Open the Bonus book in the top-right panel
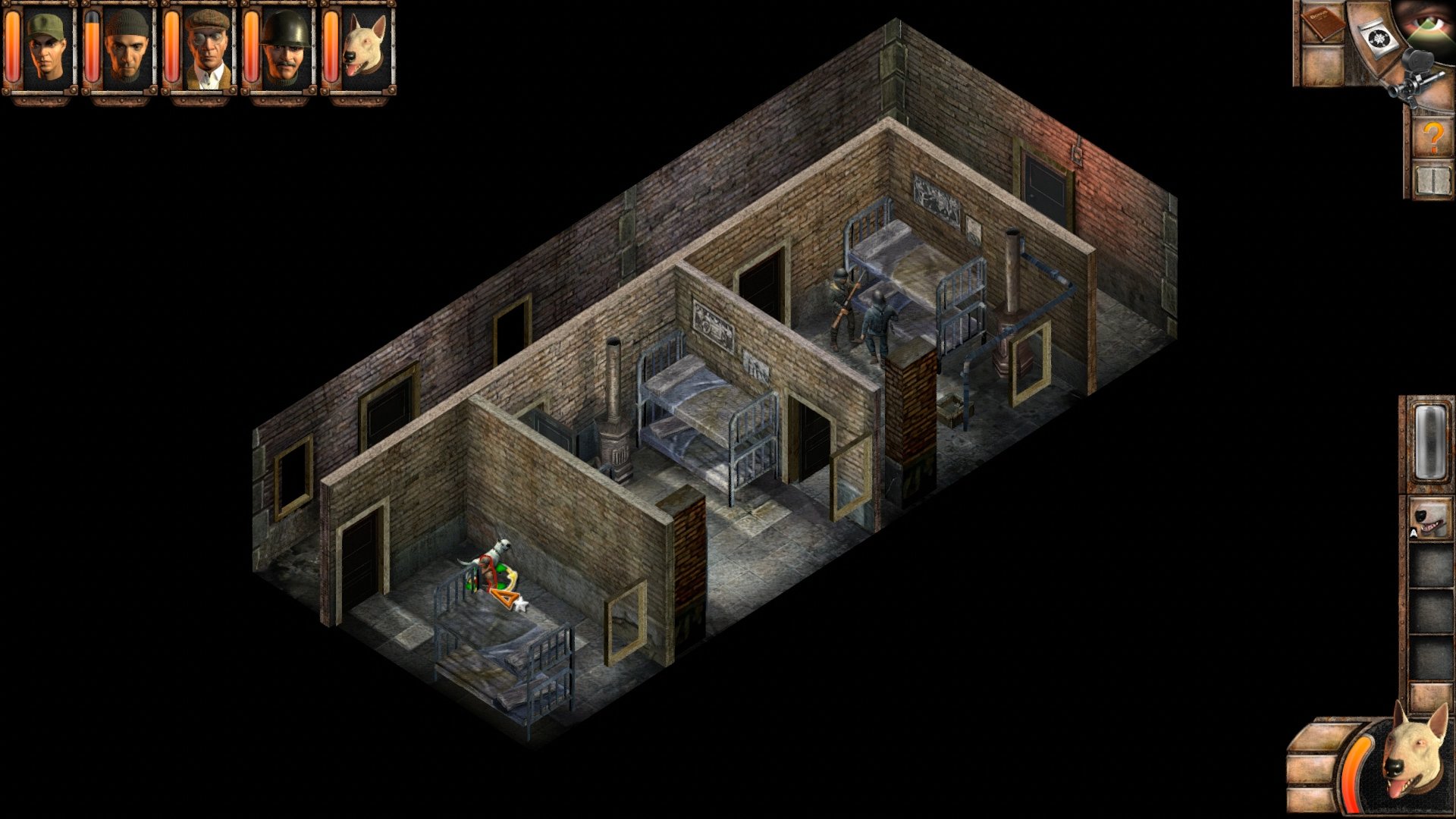Viewport: 1456px width, 819px height. click(x=1324, y=27)
